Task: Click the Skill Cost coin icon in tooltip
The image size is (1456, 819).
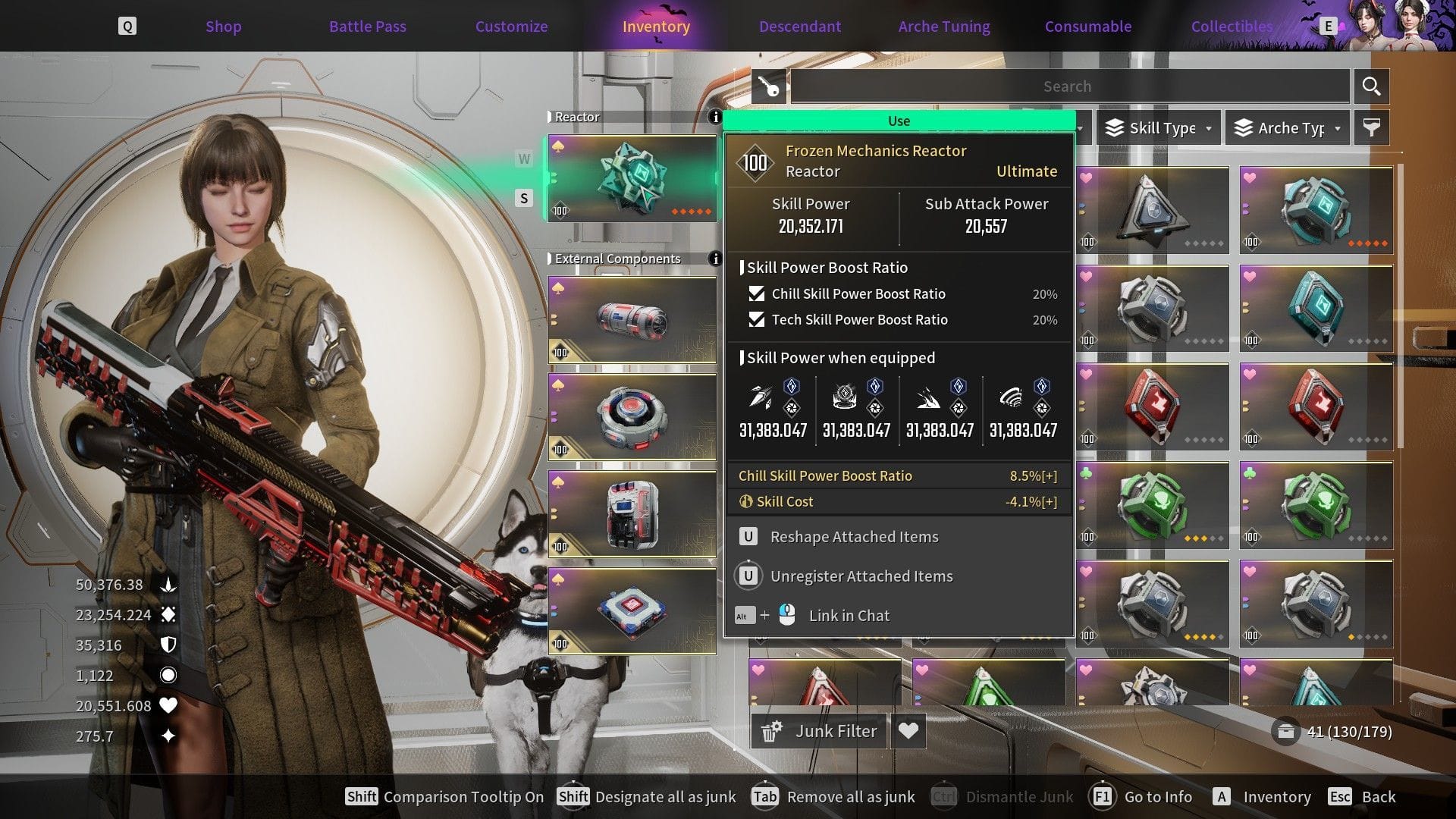Action: point(745,501)
